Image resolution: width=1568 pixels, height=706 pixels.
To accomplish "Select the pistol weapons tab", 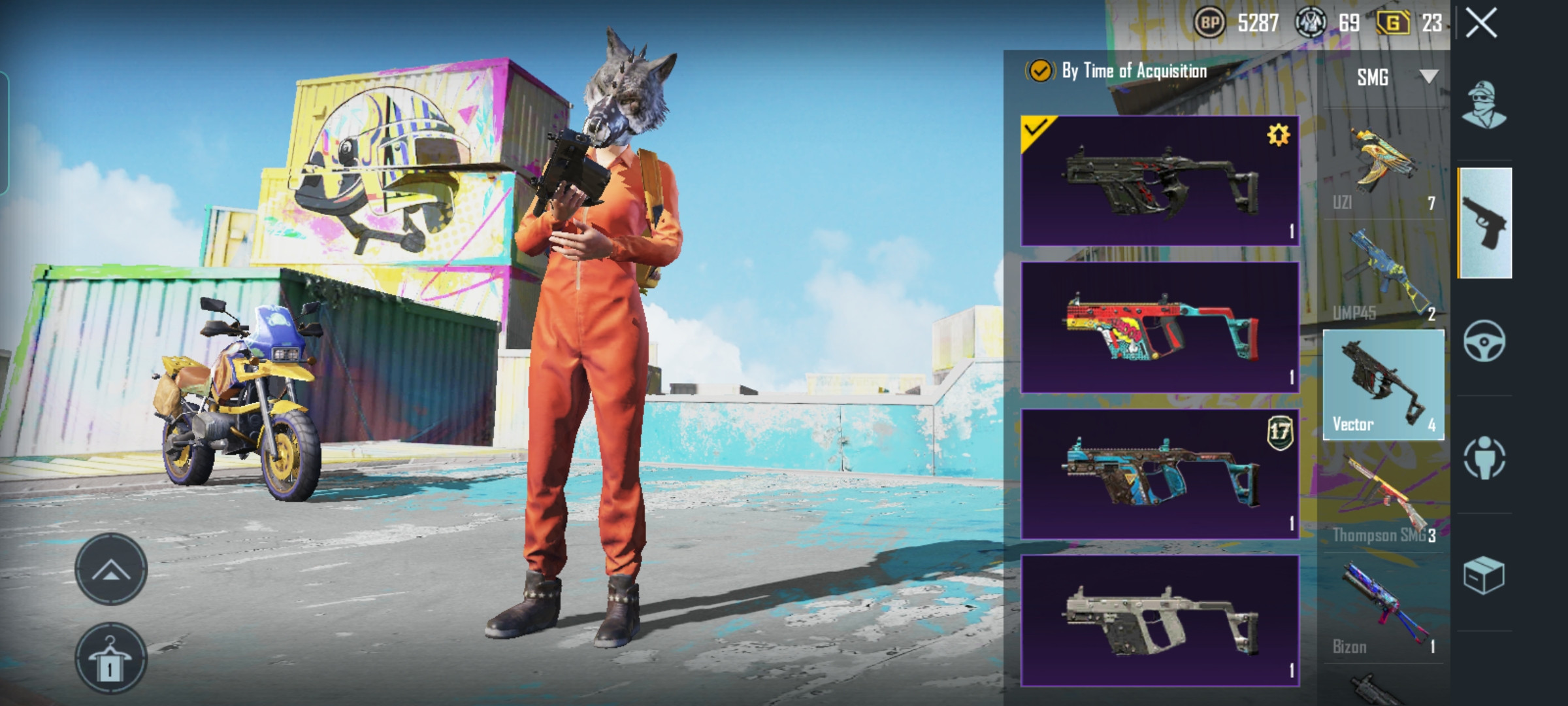I will (x=1484, y=223).
